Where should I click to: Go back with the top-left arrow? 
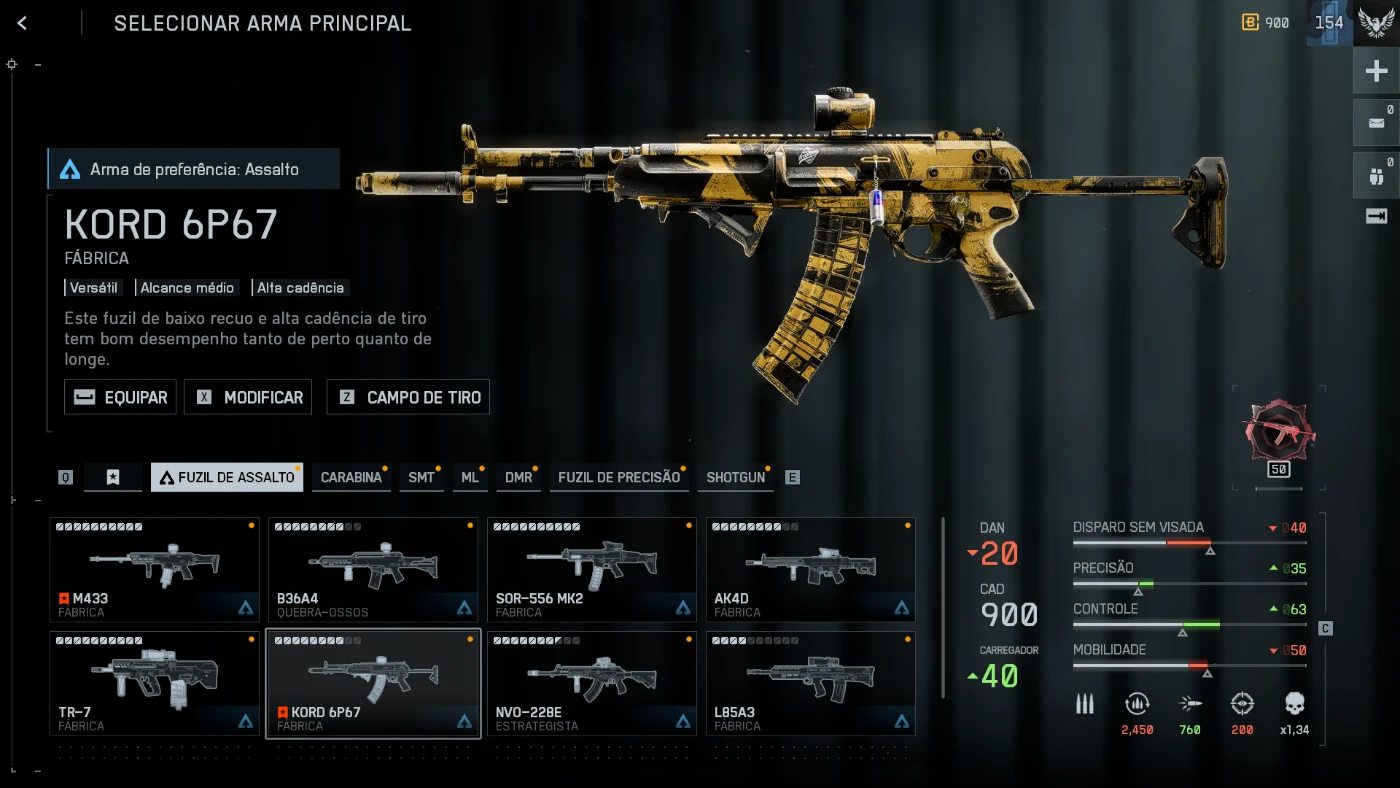(x=22, y=23)
